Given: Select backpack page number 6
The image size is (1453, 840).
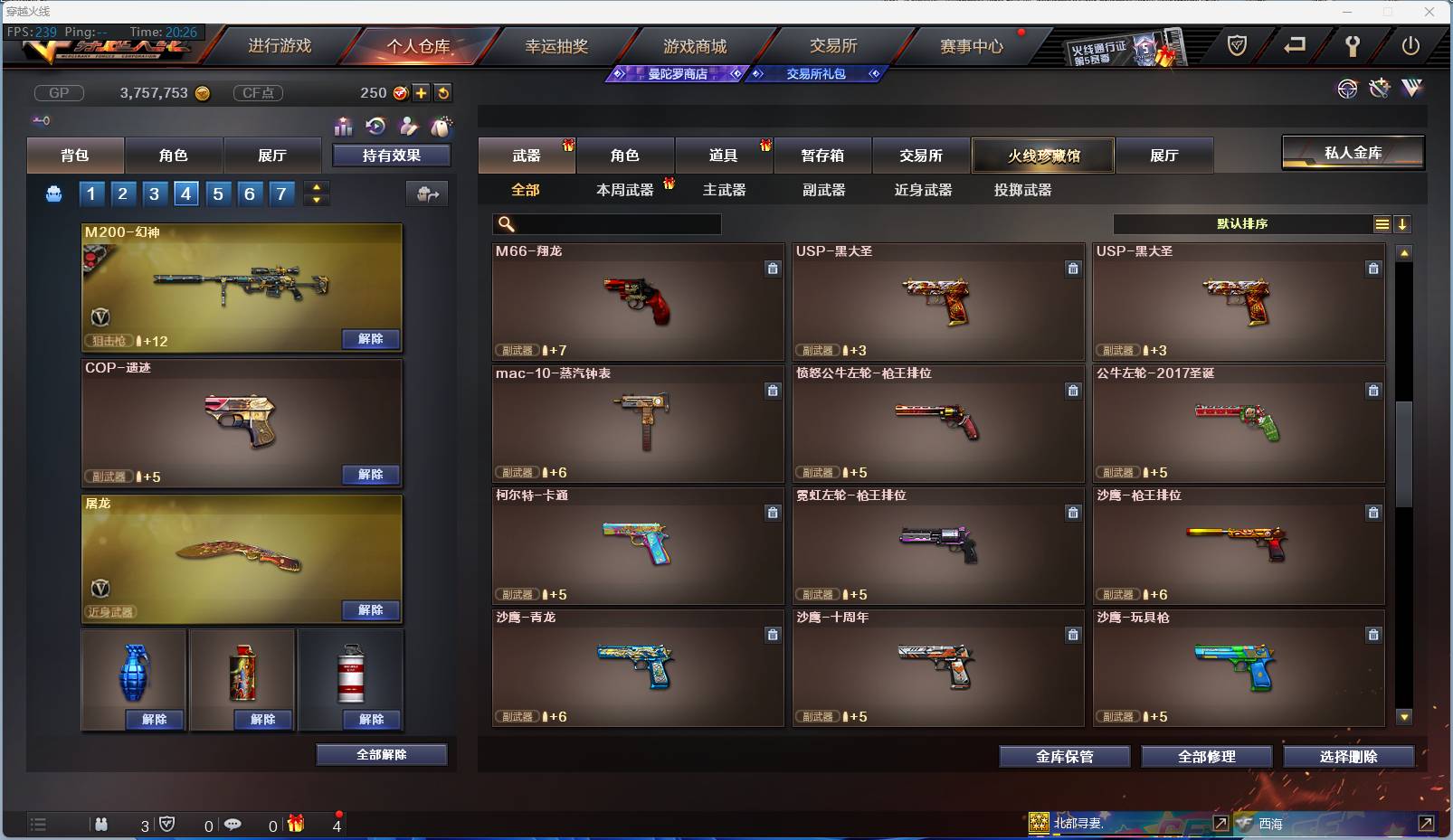Looking at the screenshot, I should (x=249, y=193).
